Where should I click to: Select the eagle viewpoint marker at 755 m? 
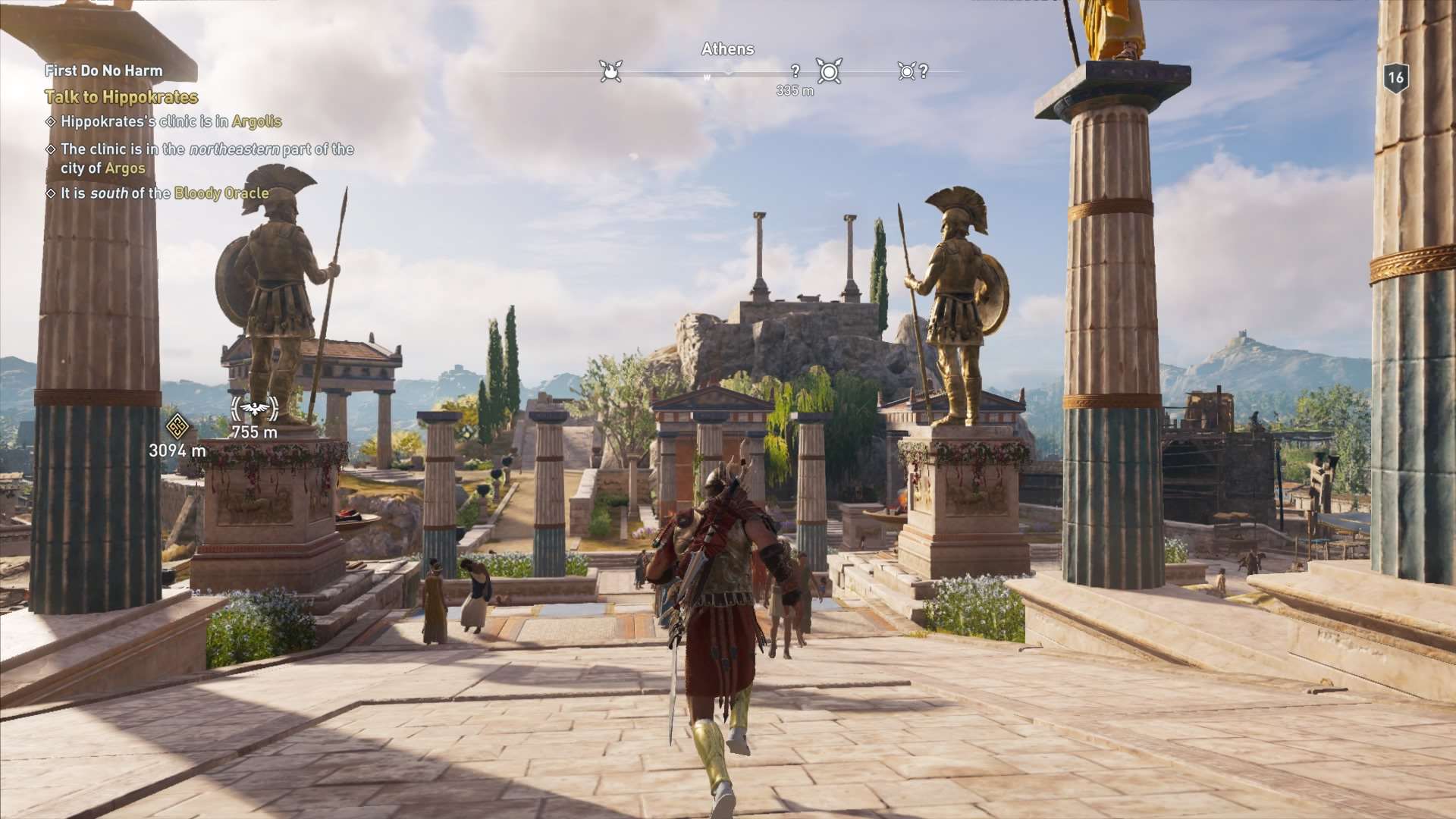[255, 409]
